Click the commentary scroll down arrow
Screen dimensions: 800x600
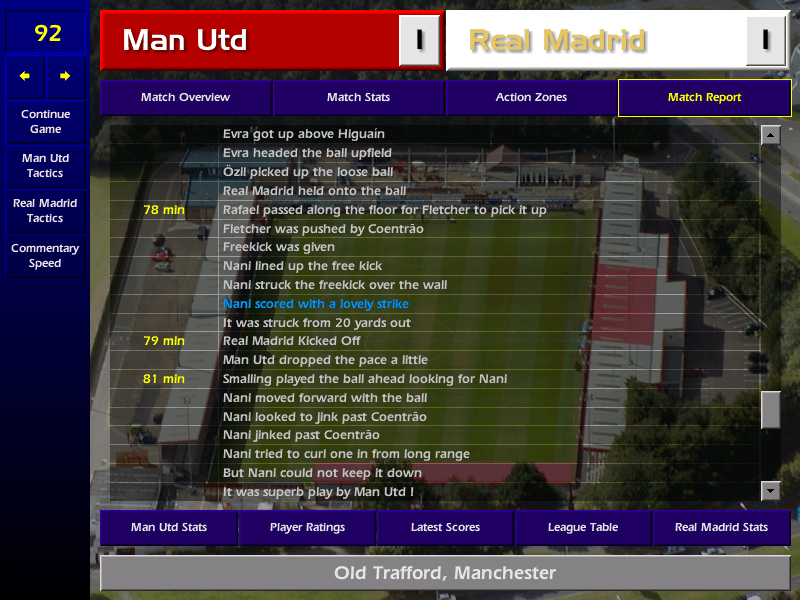tap(770, 490)
